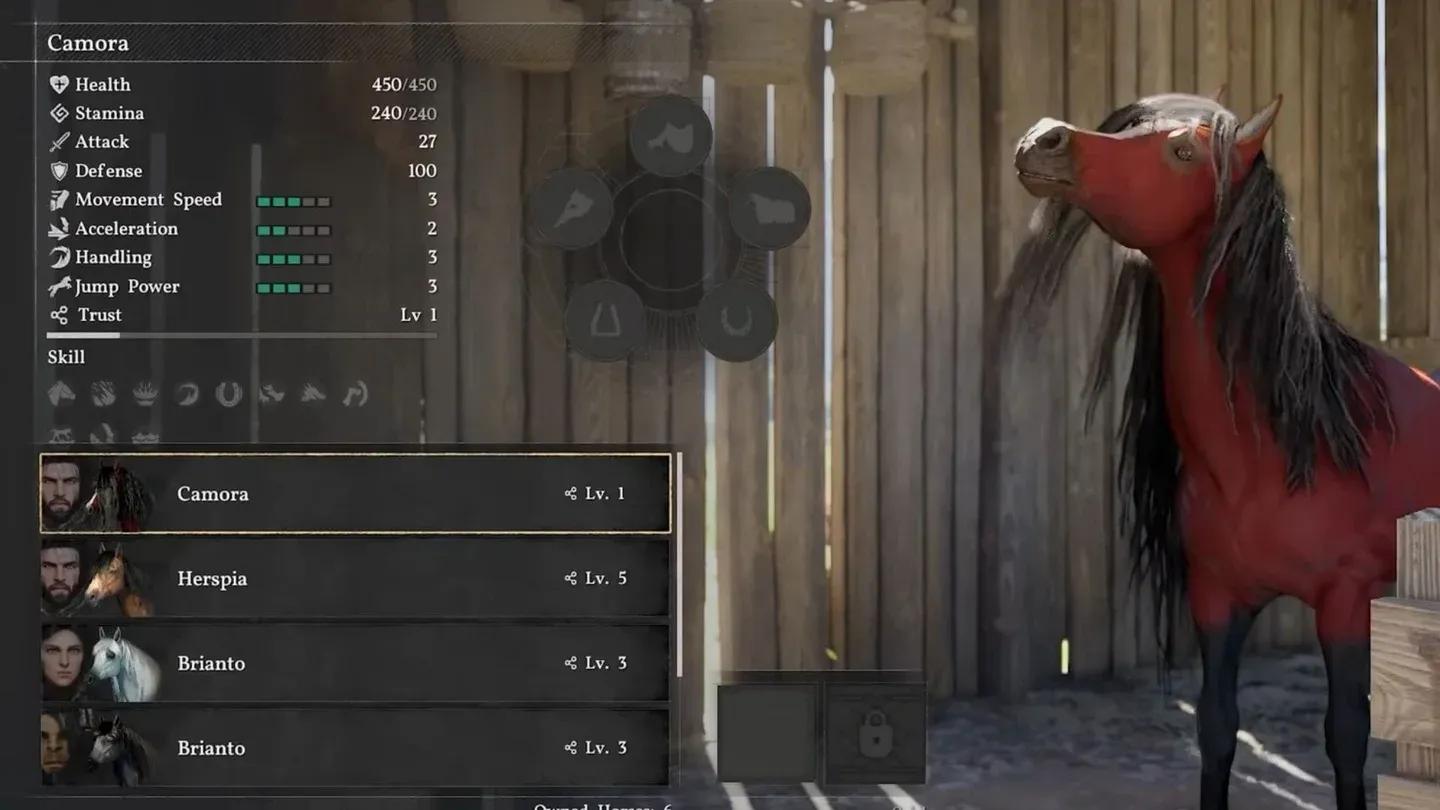Expand the crescent skill icon details
The height and width of the screenshot is (810, 1440).
pyautogui.click(x=187, y=395)
